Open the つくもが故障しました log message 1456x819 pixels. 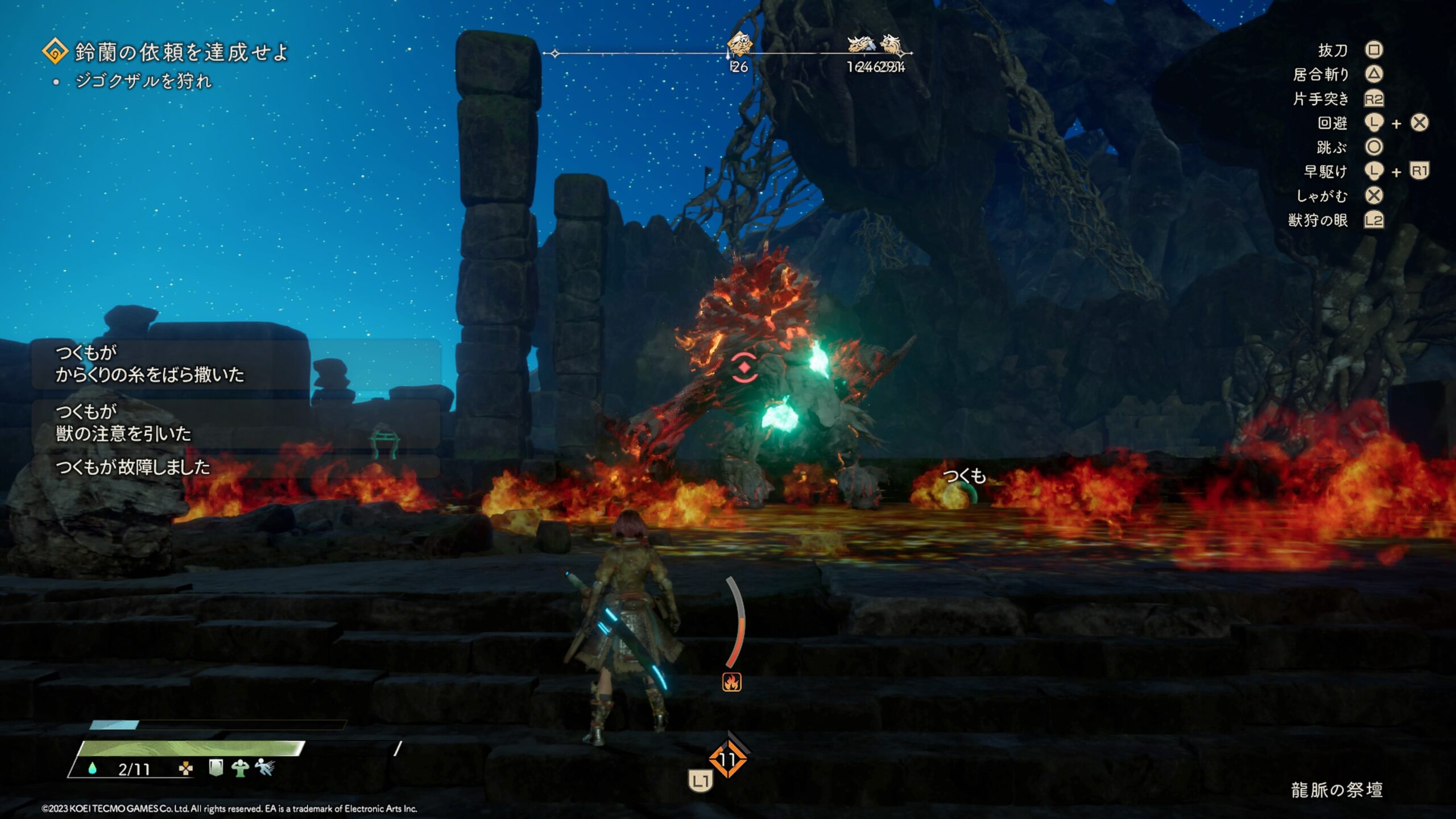click(x=133, y=468)
